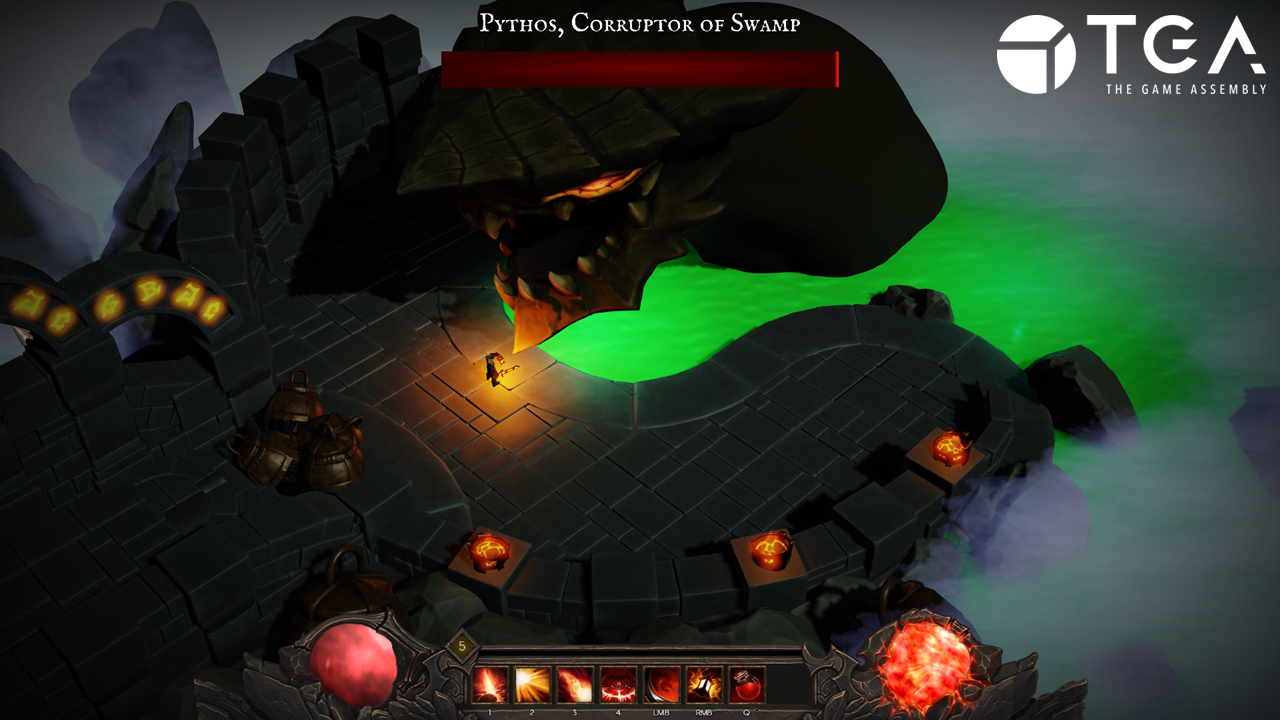Cast the fireball skill in slot 3

(576, 685)
